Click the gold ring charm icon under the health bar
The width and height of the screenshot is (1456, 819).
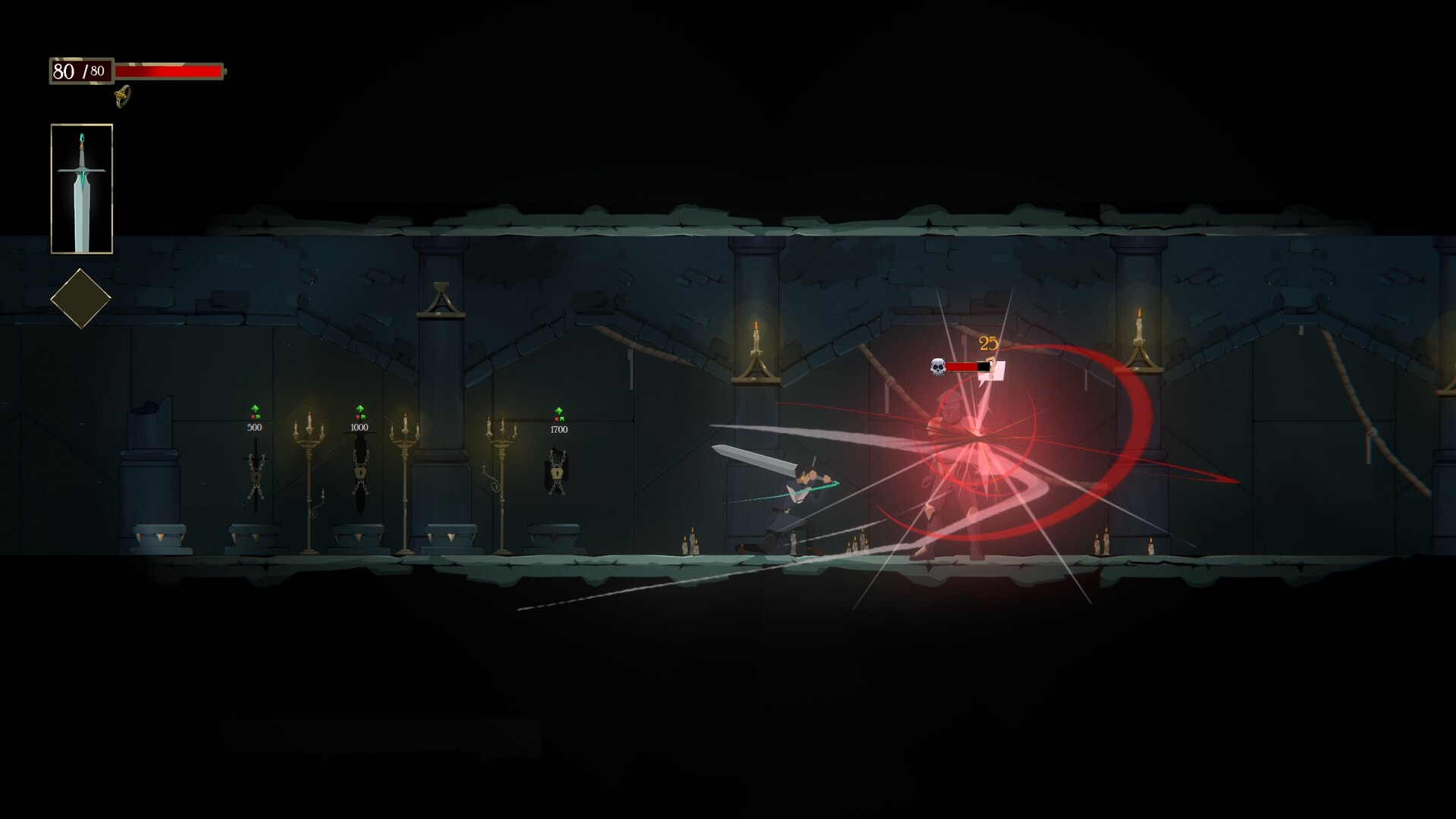pos(121,97)
